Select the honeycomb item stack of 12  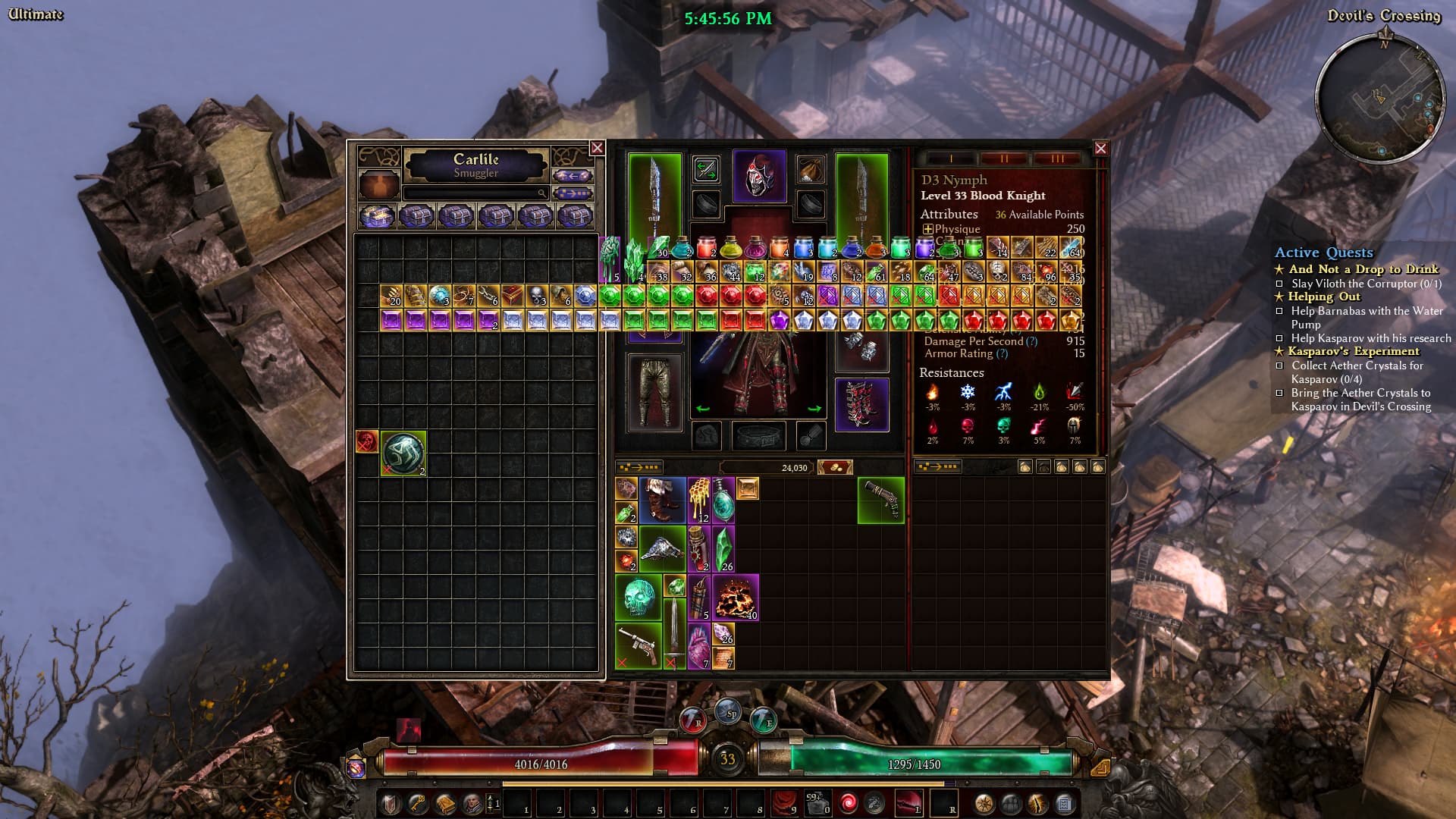(698, 500)
